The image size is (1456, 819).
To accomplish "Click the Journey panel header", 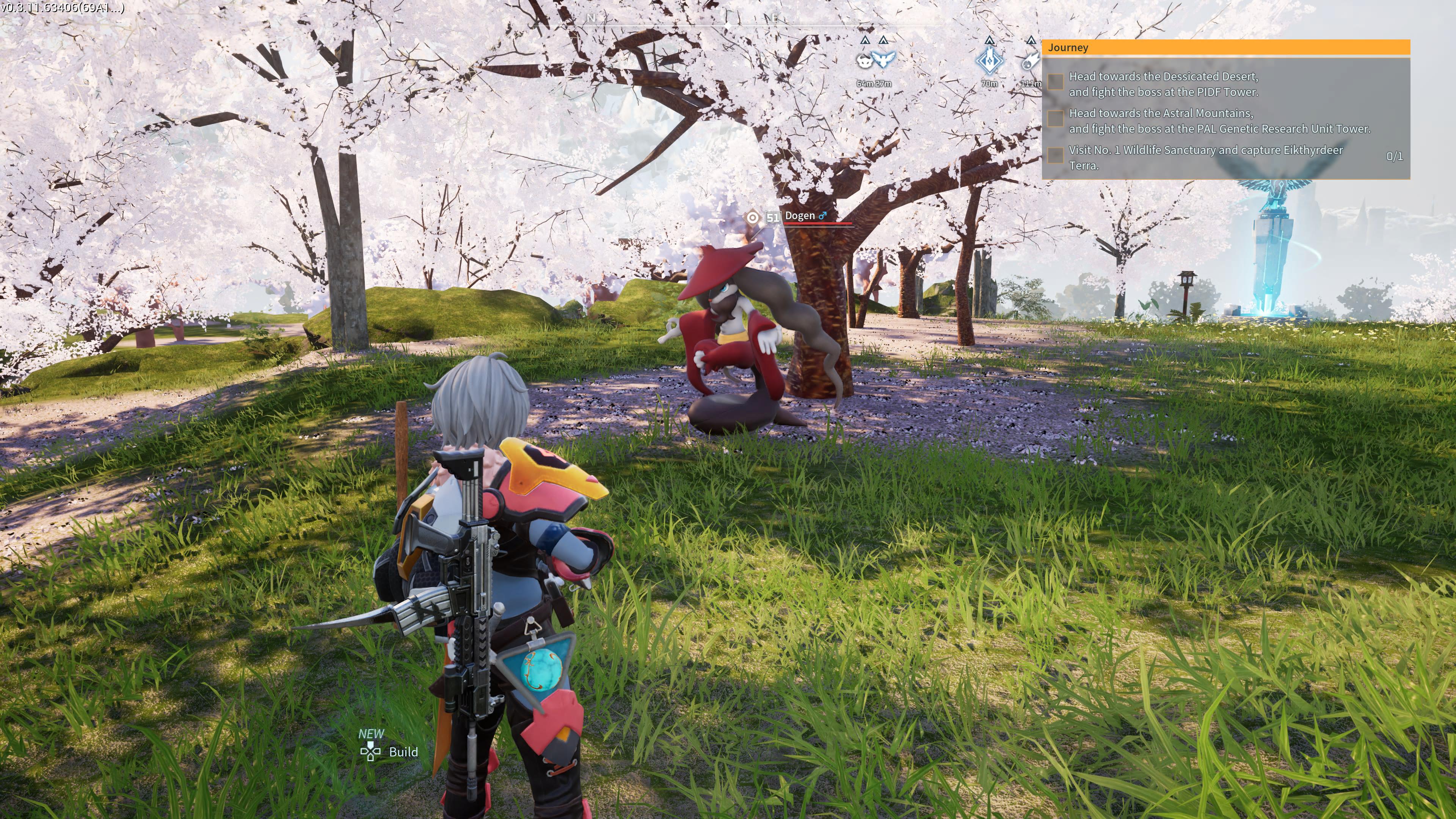I will (x=1225, y=47).
